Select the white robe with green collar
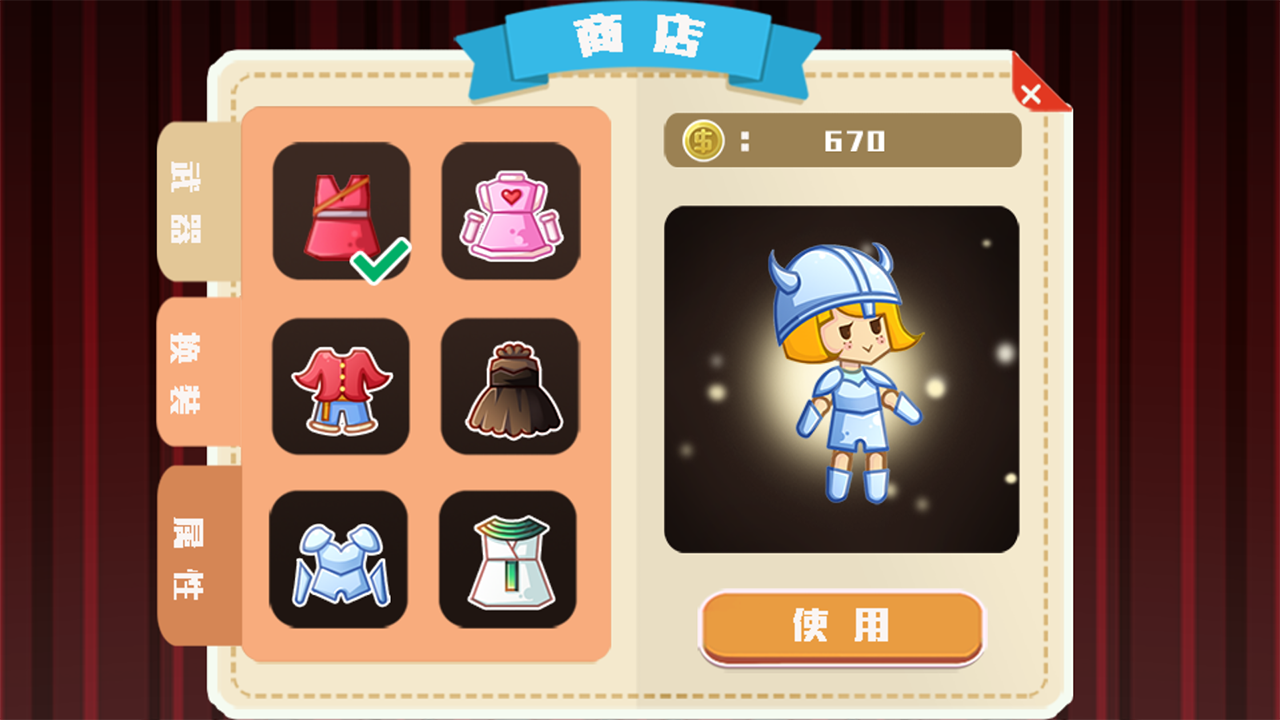The width and height of the screenshot is (1280, 720). [x=510, y=559]
